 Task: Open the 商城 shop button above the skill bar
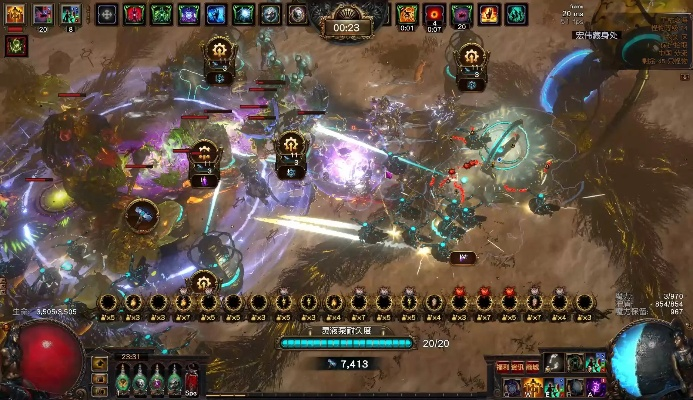(532, 368)
